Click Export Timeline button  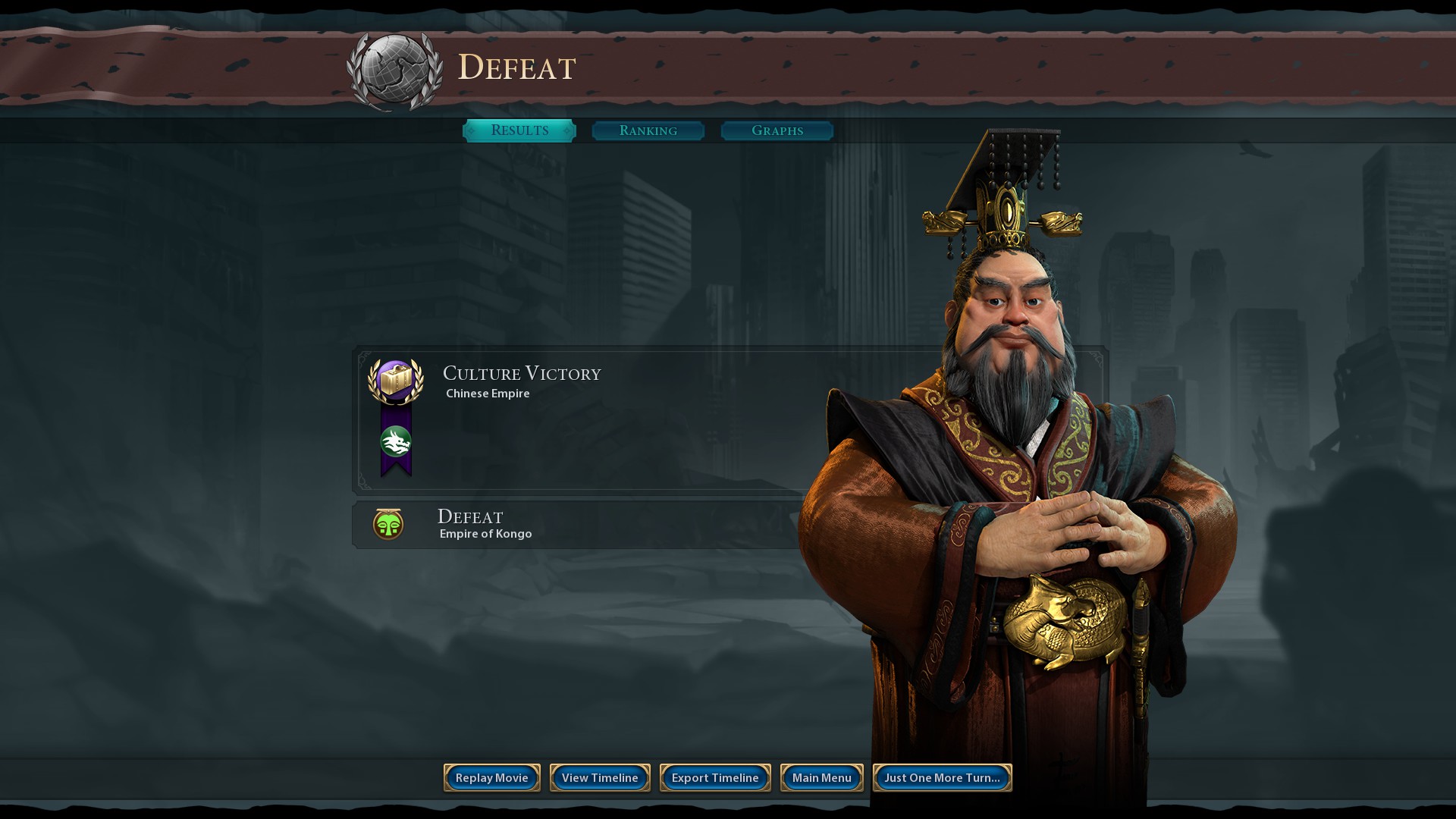point(715,777)
